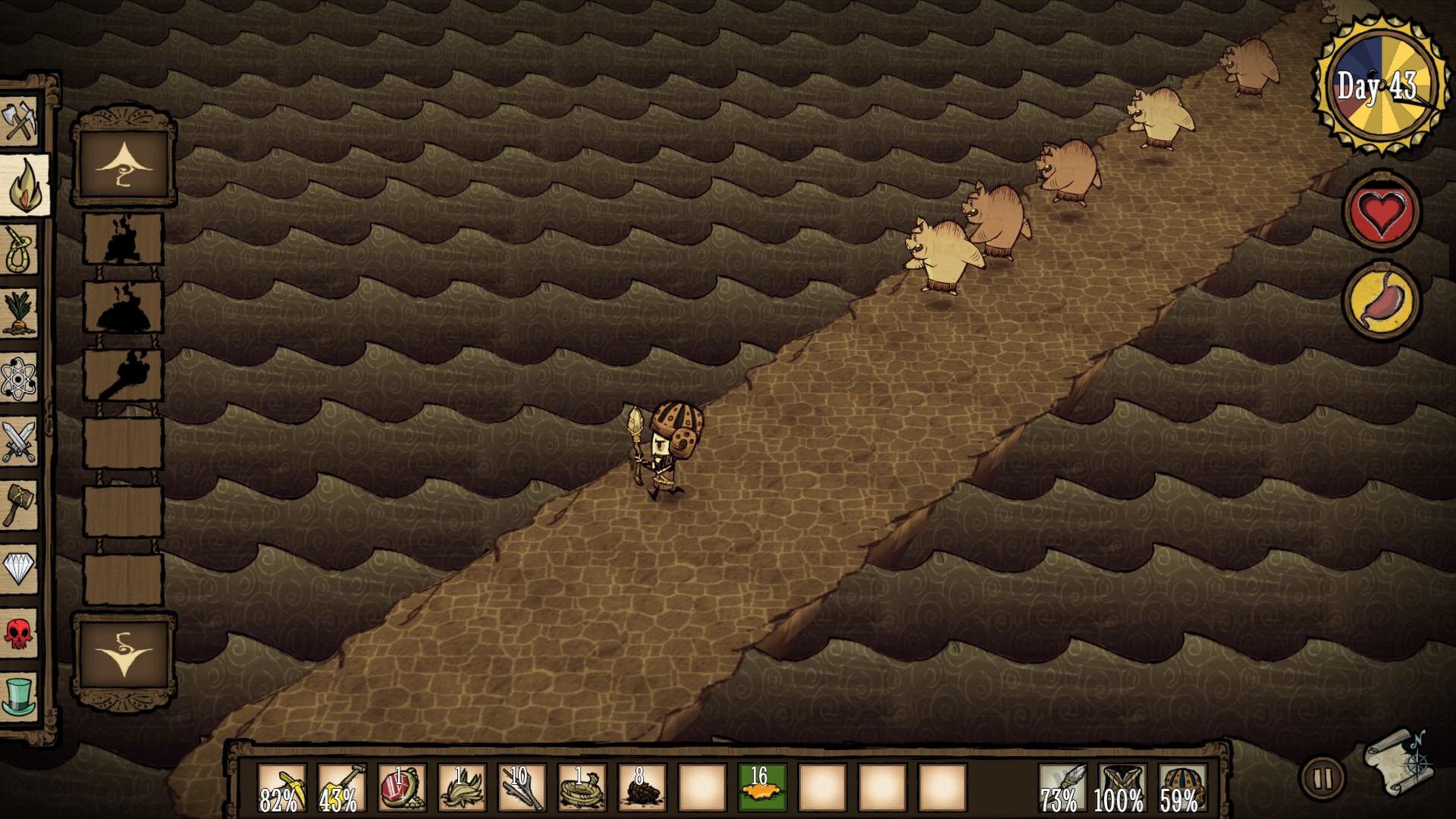Pause the game
Image resolution: width=1456 pixels, height=819 pixels.
tap(1323, 778)
